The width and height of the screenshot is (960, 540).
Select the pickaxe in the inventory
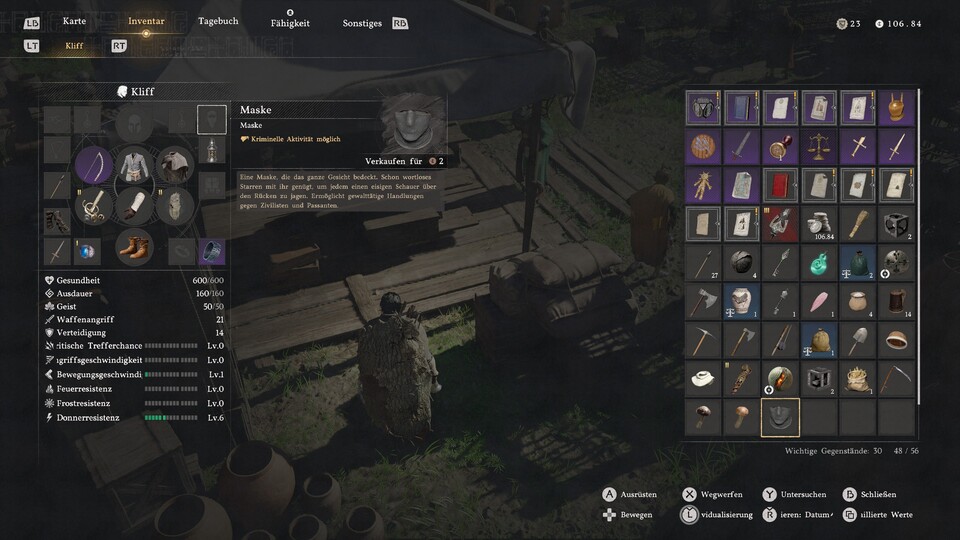pyautogui.click(x=703, y=340)
